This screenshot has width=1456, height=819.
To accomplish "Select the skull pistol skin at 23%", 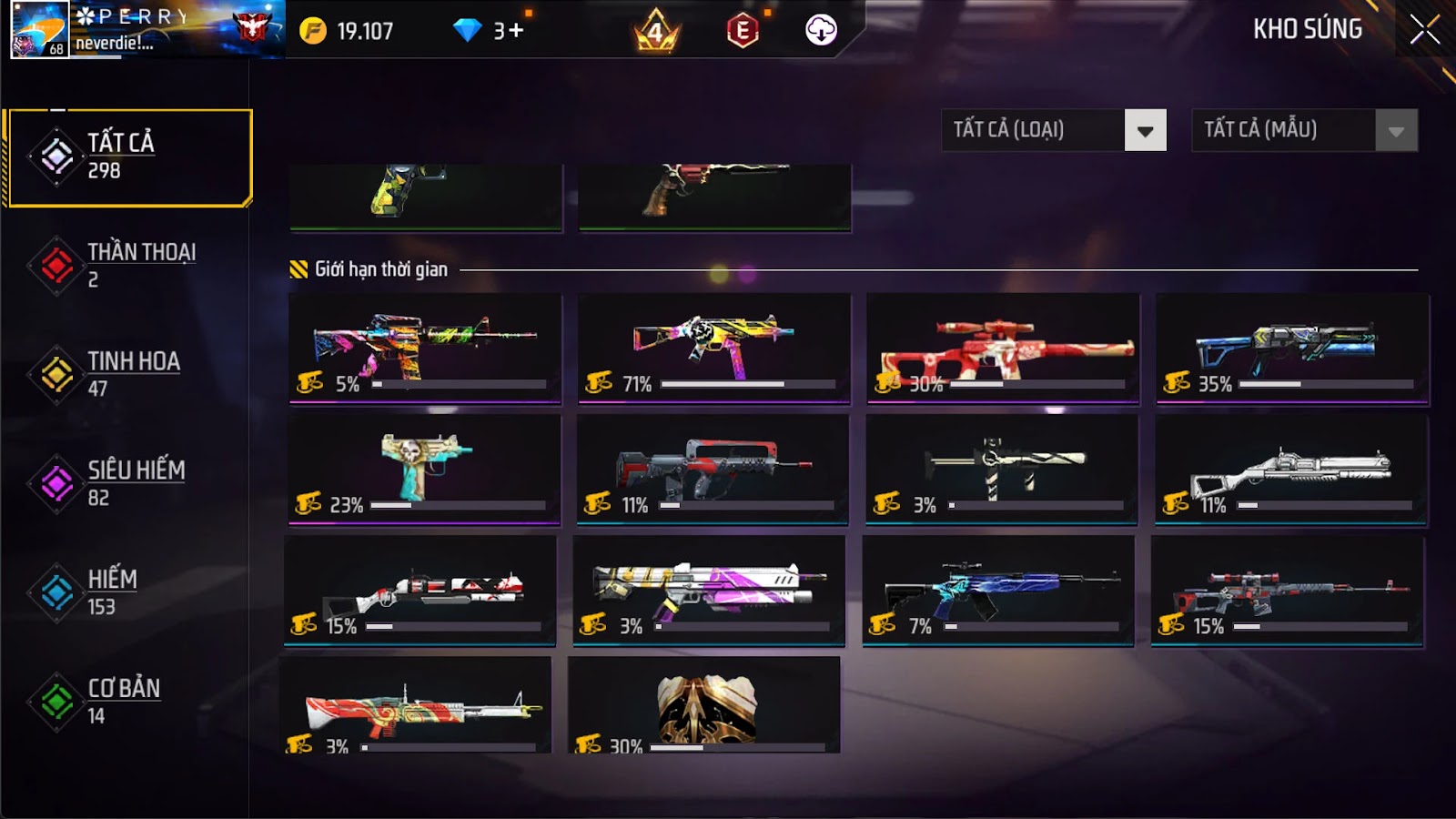I will [424, 469].
